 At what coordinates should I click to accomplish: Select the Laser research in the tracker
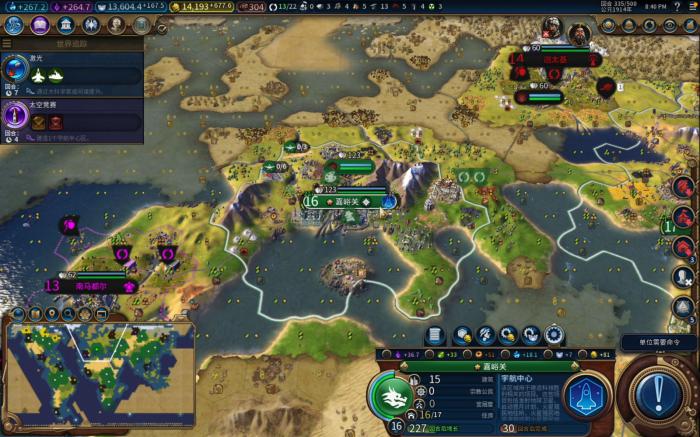point(72,70)
